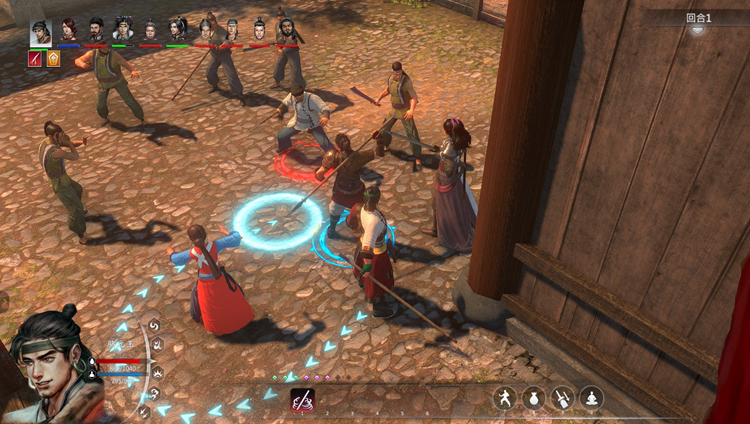This screenshot has height=424, width=750.
Task: Expand the round 1 indicator arrow
Action: pyautogui.click(x=697, y=31)
